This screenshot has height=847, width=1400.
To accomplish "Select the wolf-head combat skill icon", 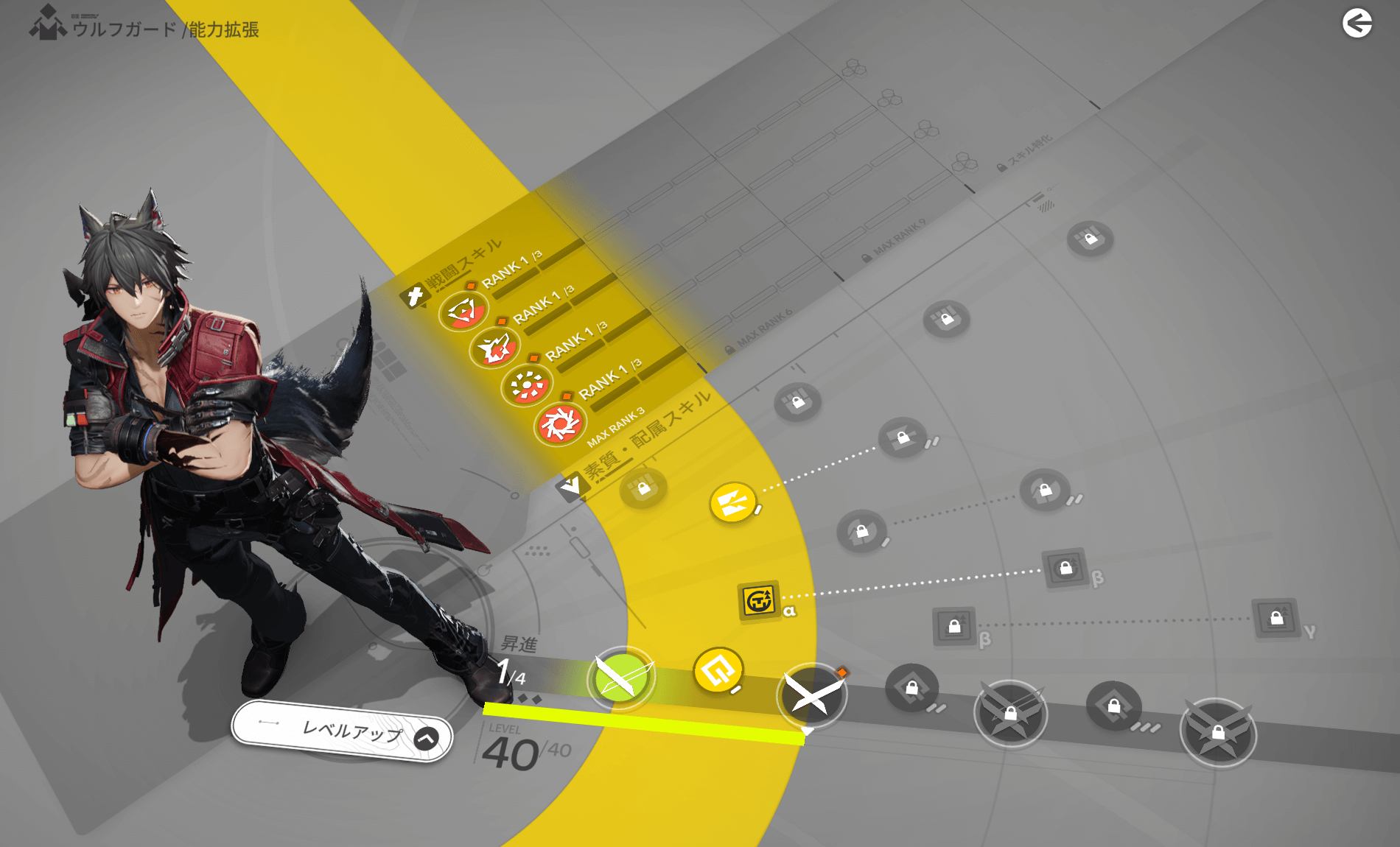I will [x=495, y=348].
